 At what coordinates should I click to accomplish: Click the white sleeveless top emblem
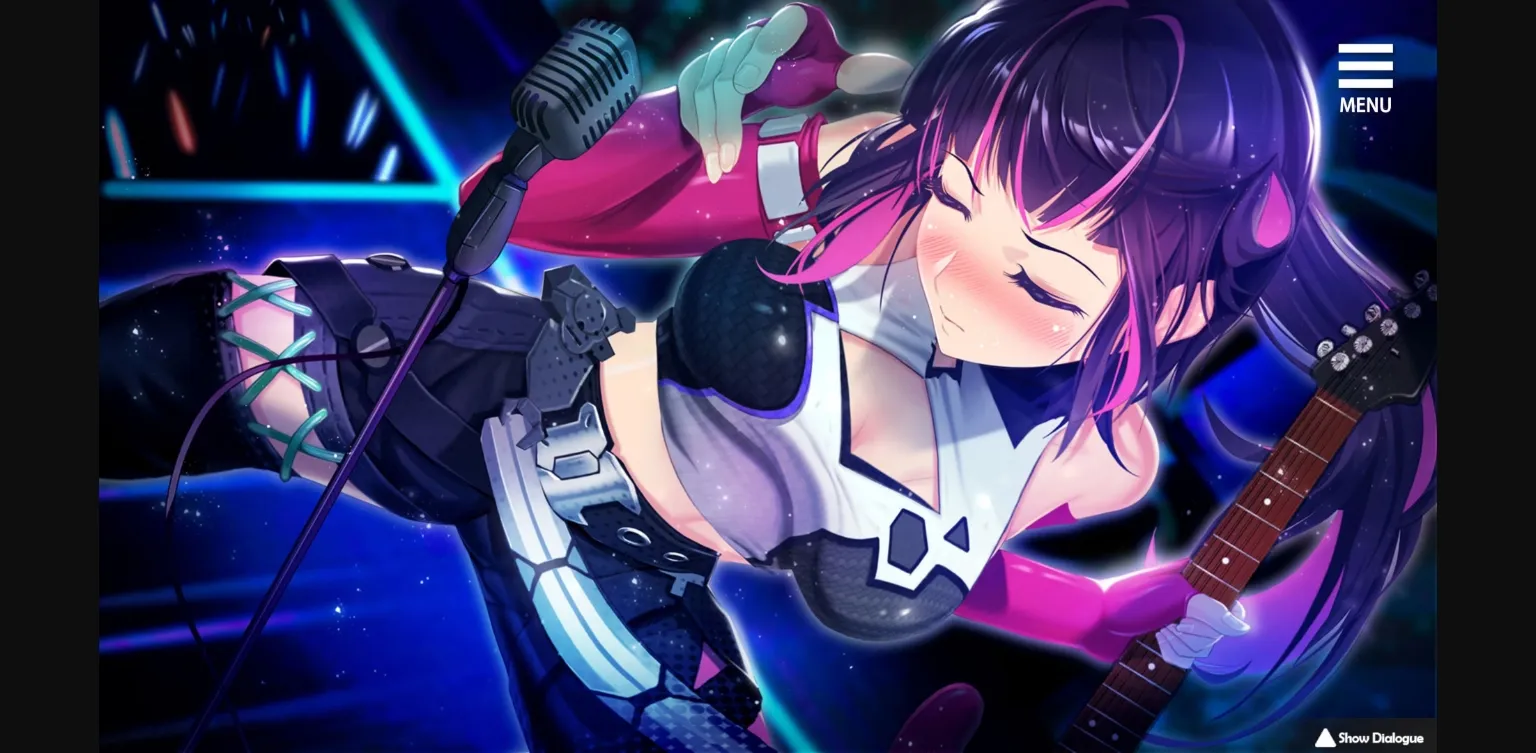pyautogui.click(x=910, y=540)
